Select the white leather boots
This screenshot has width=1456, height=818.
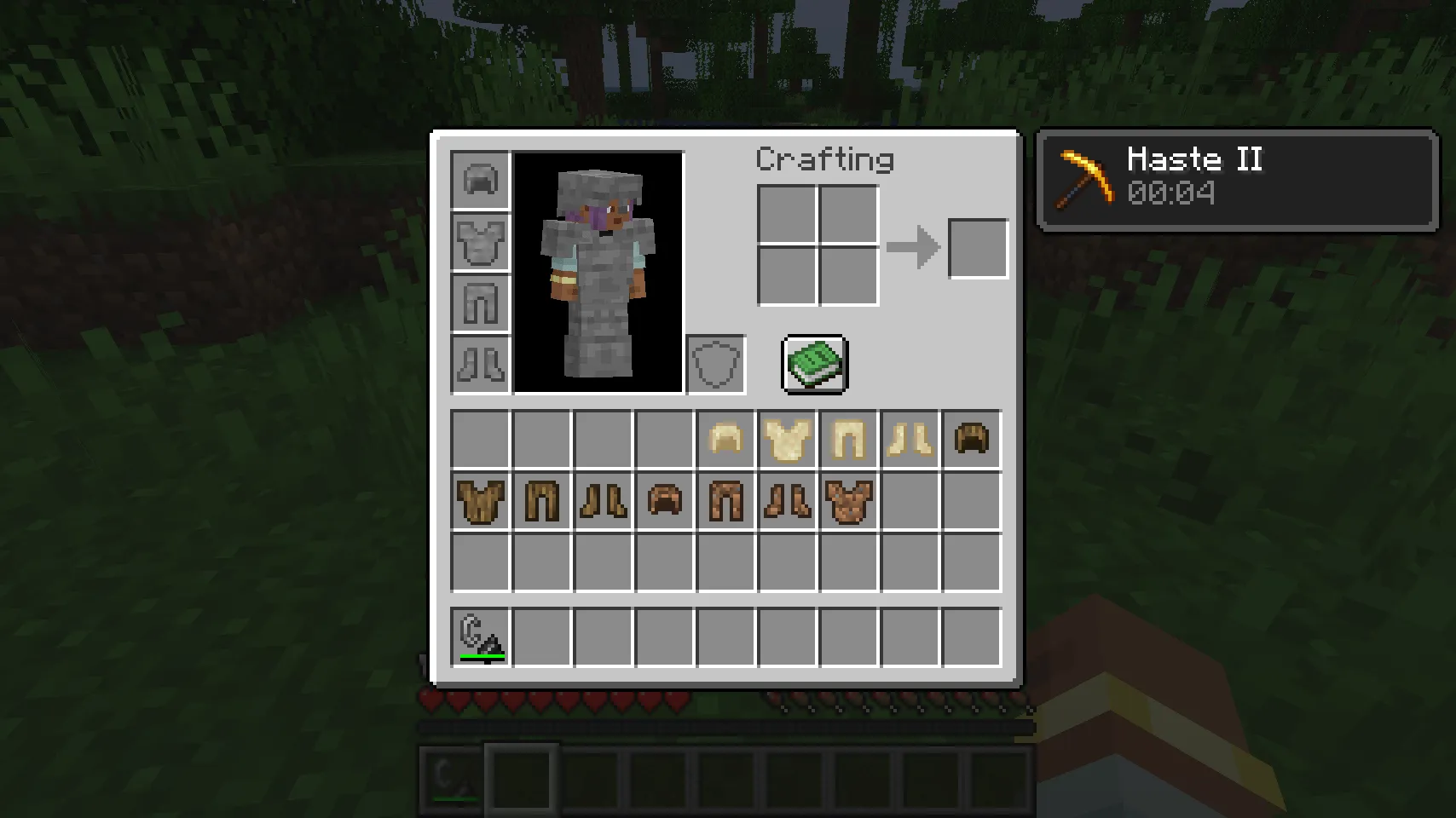910,439
